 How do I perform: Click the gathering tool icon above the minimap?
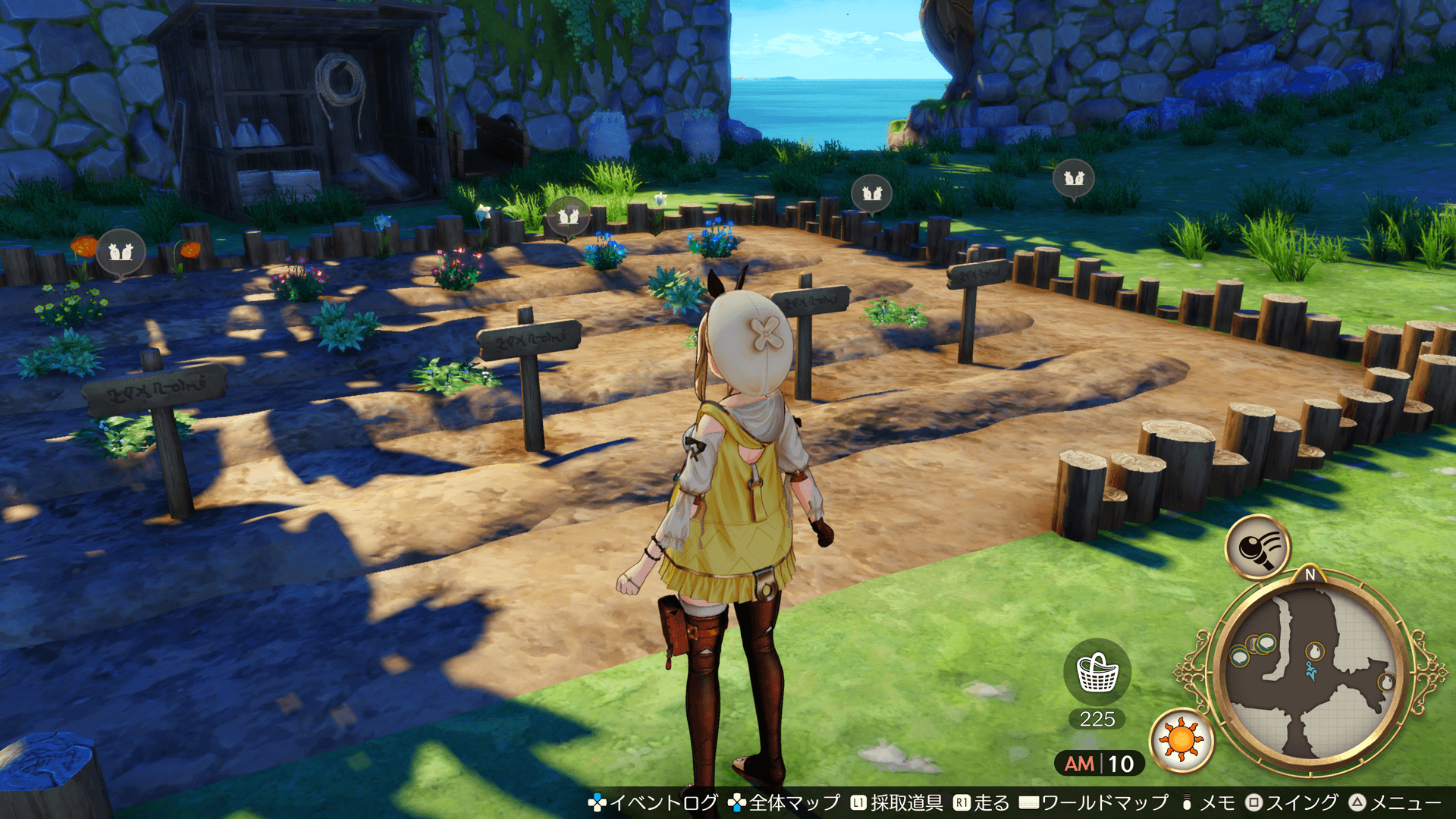(x=1257, y=546)
